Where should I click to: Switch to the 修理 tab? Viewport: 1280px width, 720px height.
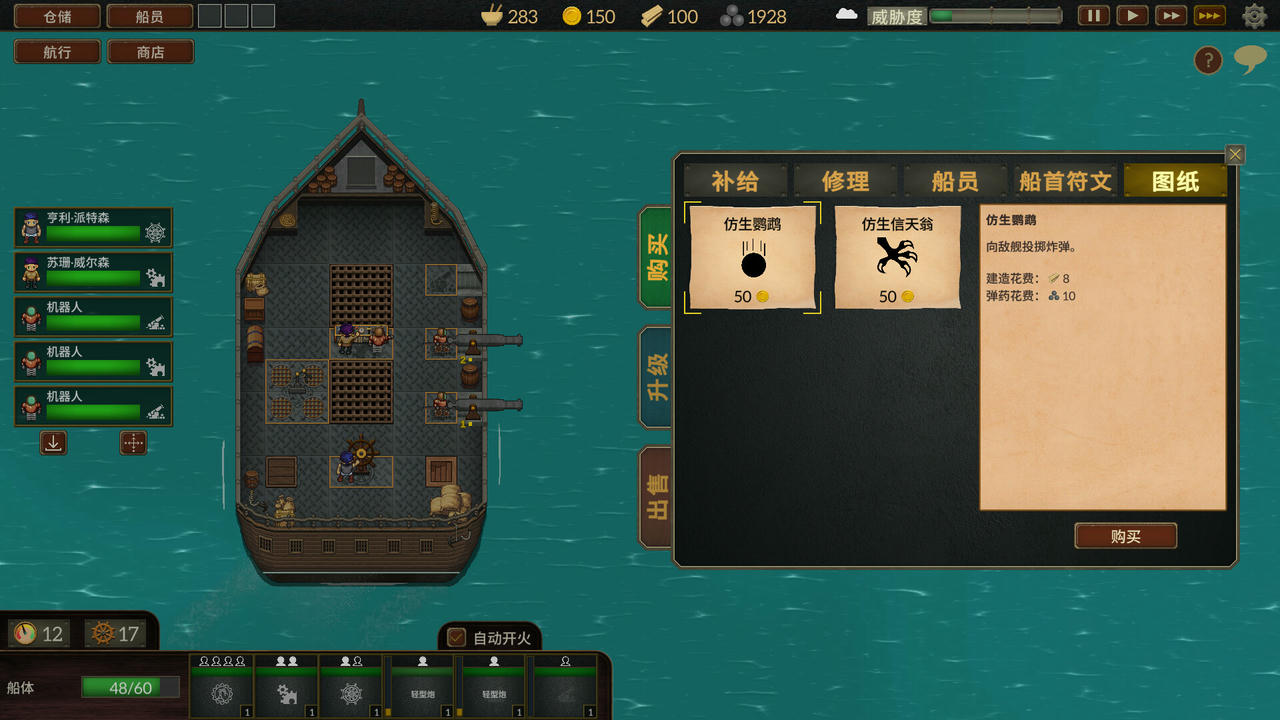pos(846,181)
